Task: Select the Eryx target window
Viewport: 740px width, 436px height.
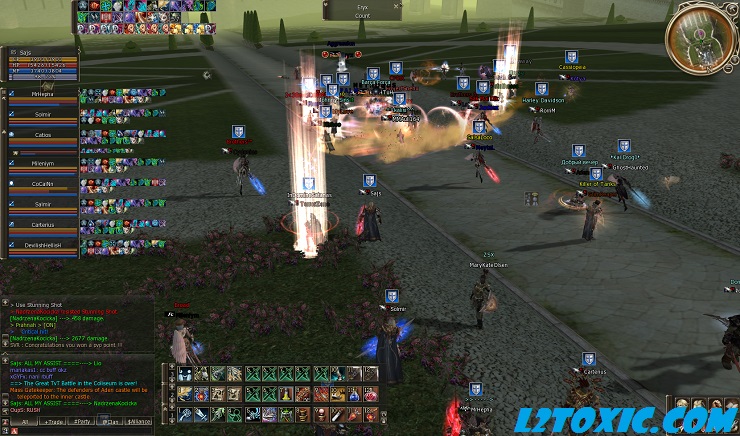Action: [361, 10]
